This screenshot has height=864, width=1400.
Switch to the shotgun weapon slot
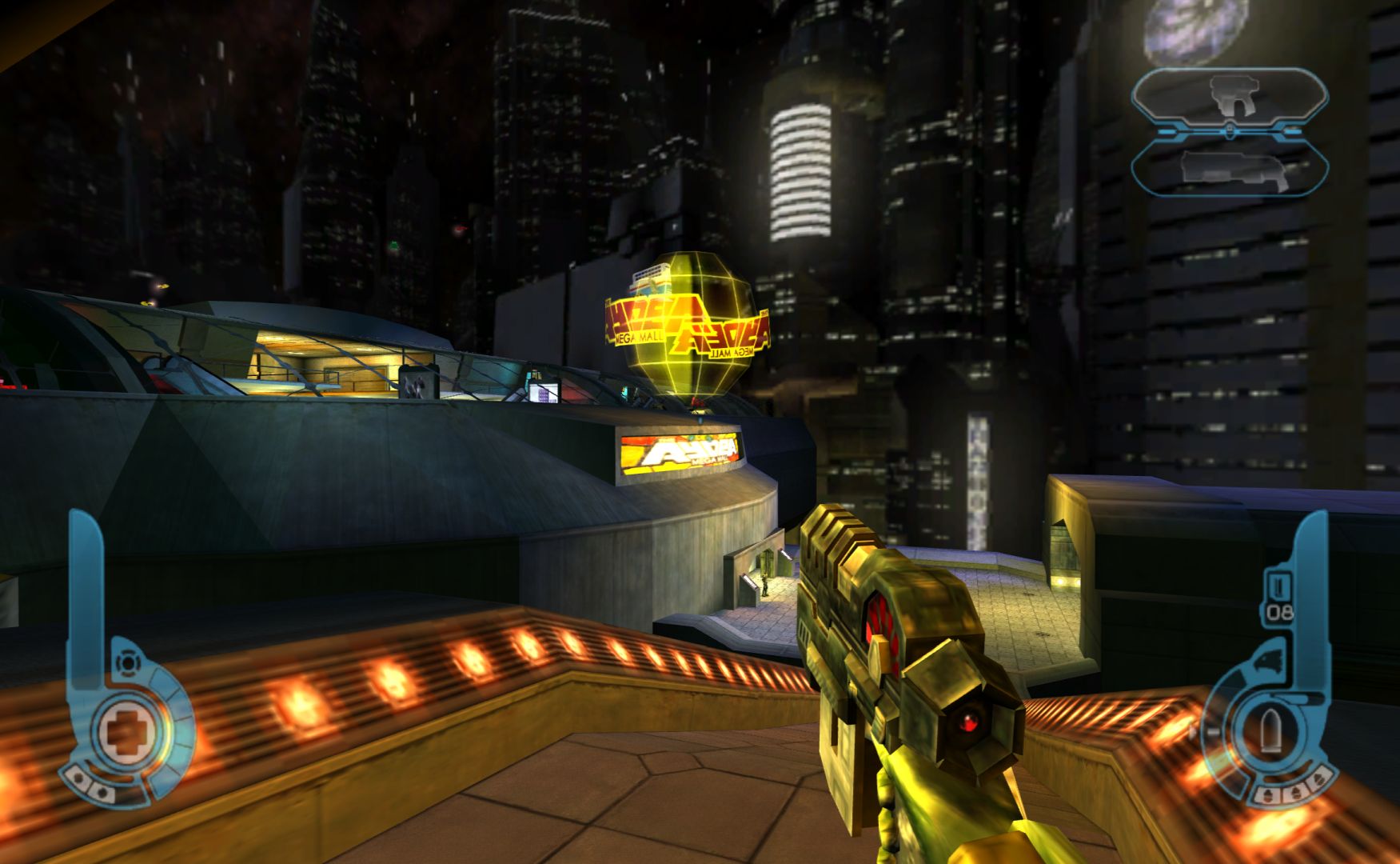coord(1230,170)
